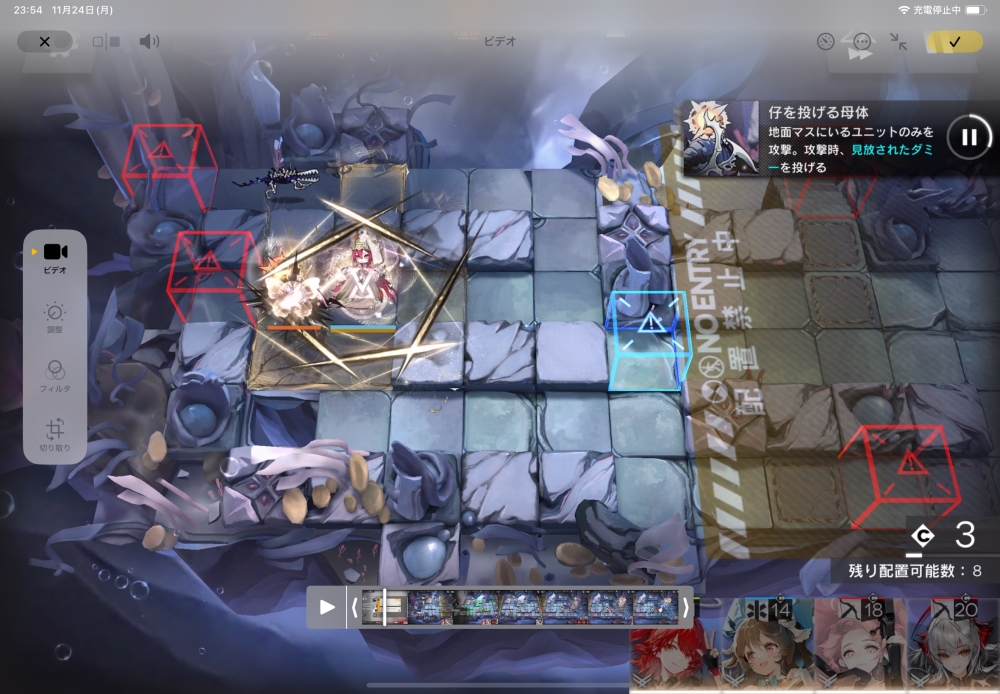Select the ビデオ camera tool
Viewport: 1000px width, 694px height.
(55, 257)
